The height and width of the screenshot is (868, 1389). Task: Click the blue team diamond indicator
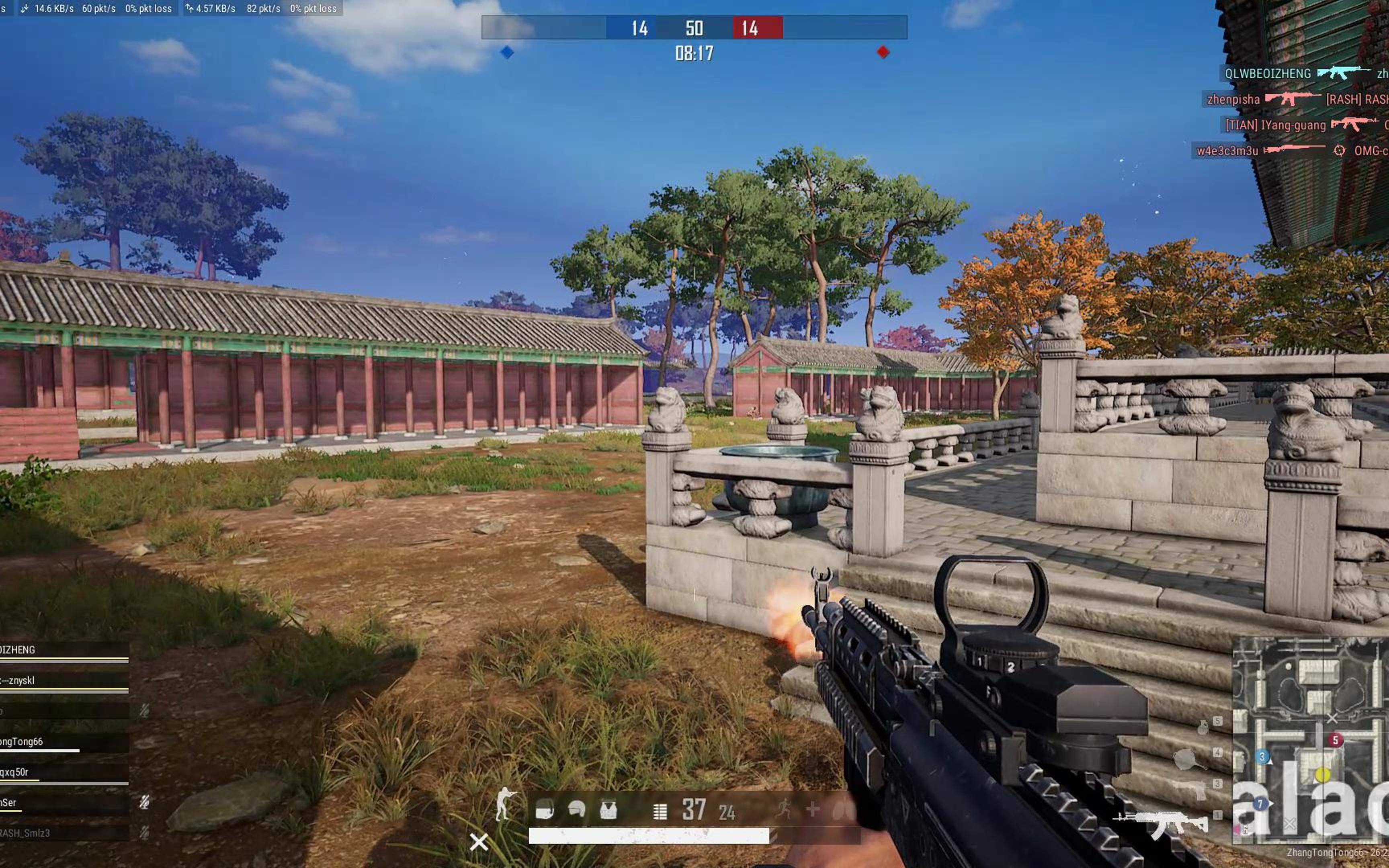(x=507, y=52)
